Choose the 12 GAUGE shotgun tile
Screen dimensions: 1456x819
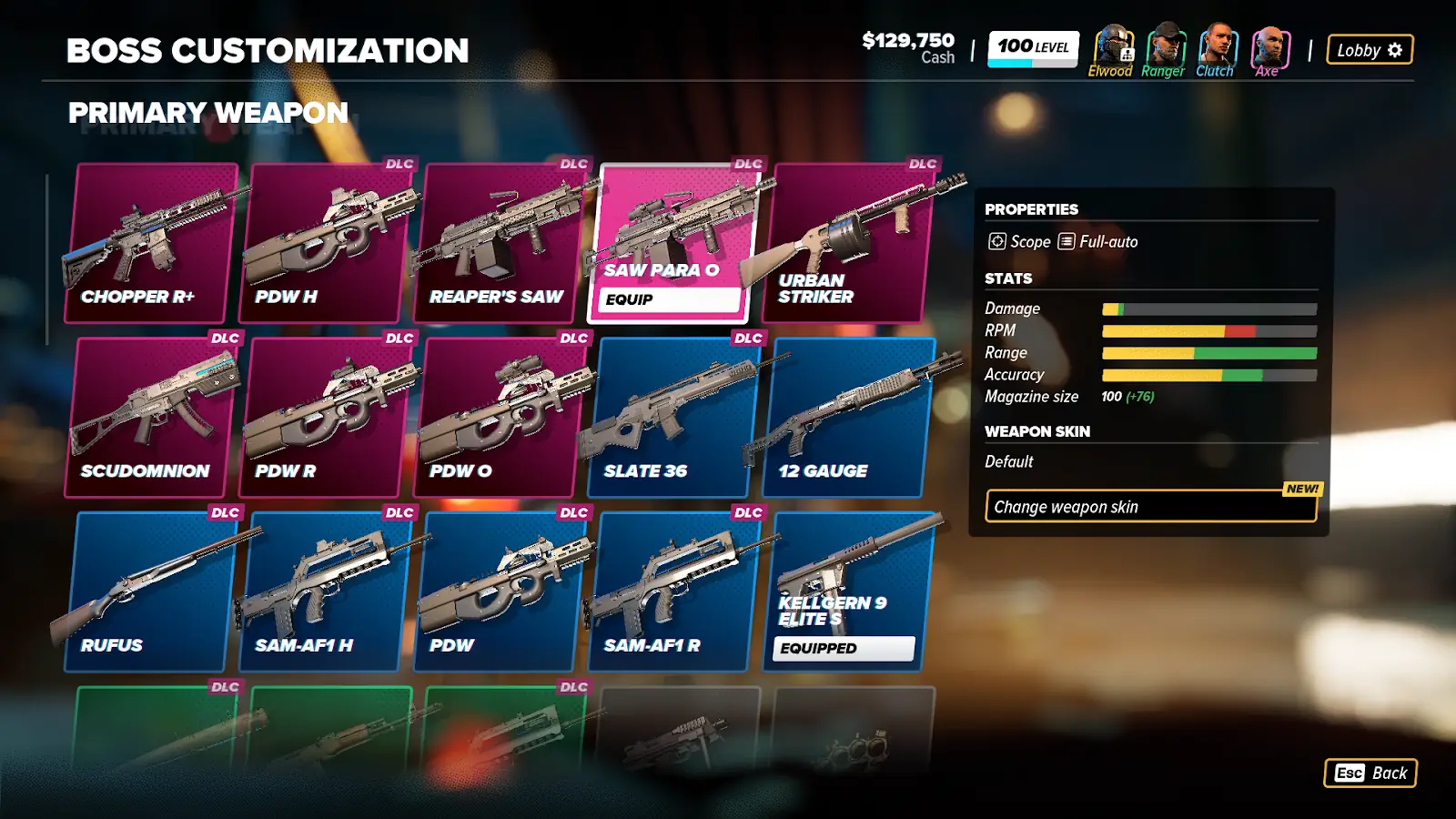coord(847,418)
